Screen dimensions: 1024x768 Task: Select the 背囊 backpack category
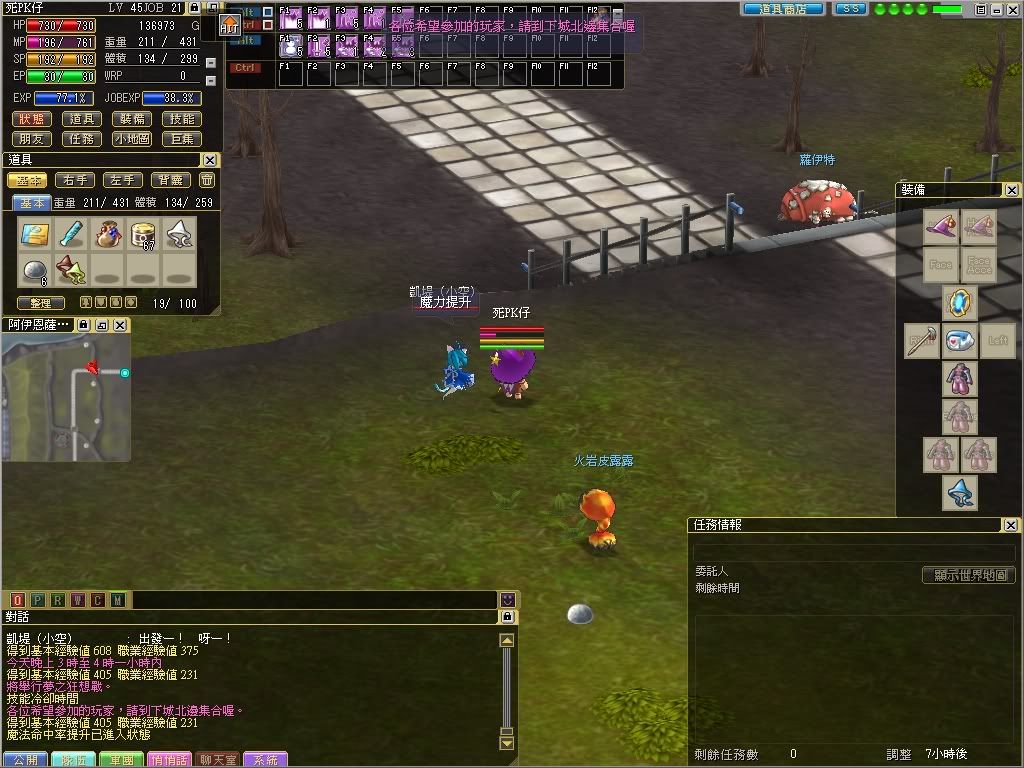pyautogui.click(x=171, y=180)
